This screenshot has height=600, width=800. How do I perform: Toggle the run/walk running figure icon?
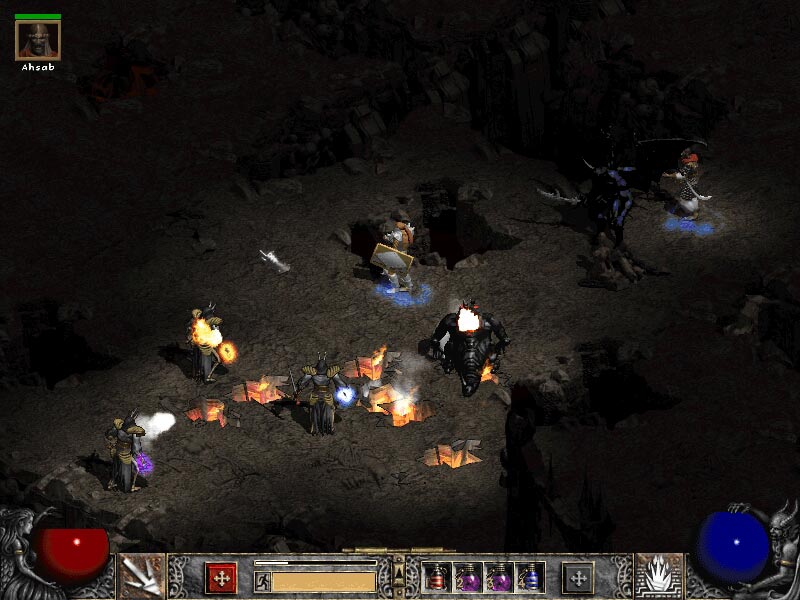263,581
